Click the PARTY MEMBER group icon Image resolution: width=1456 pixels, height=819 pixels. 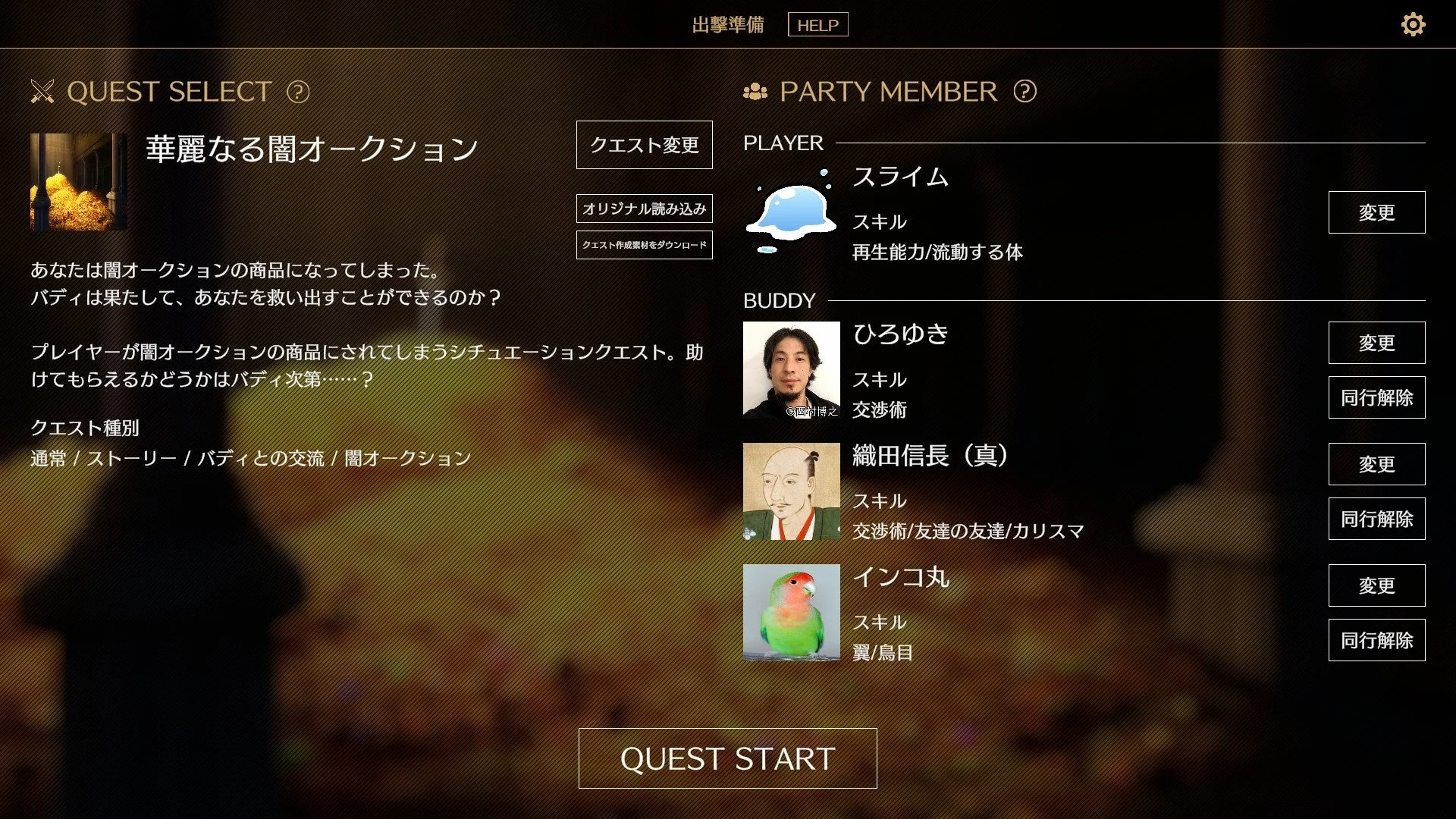(755, 92)
